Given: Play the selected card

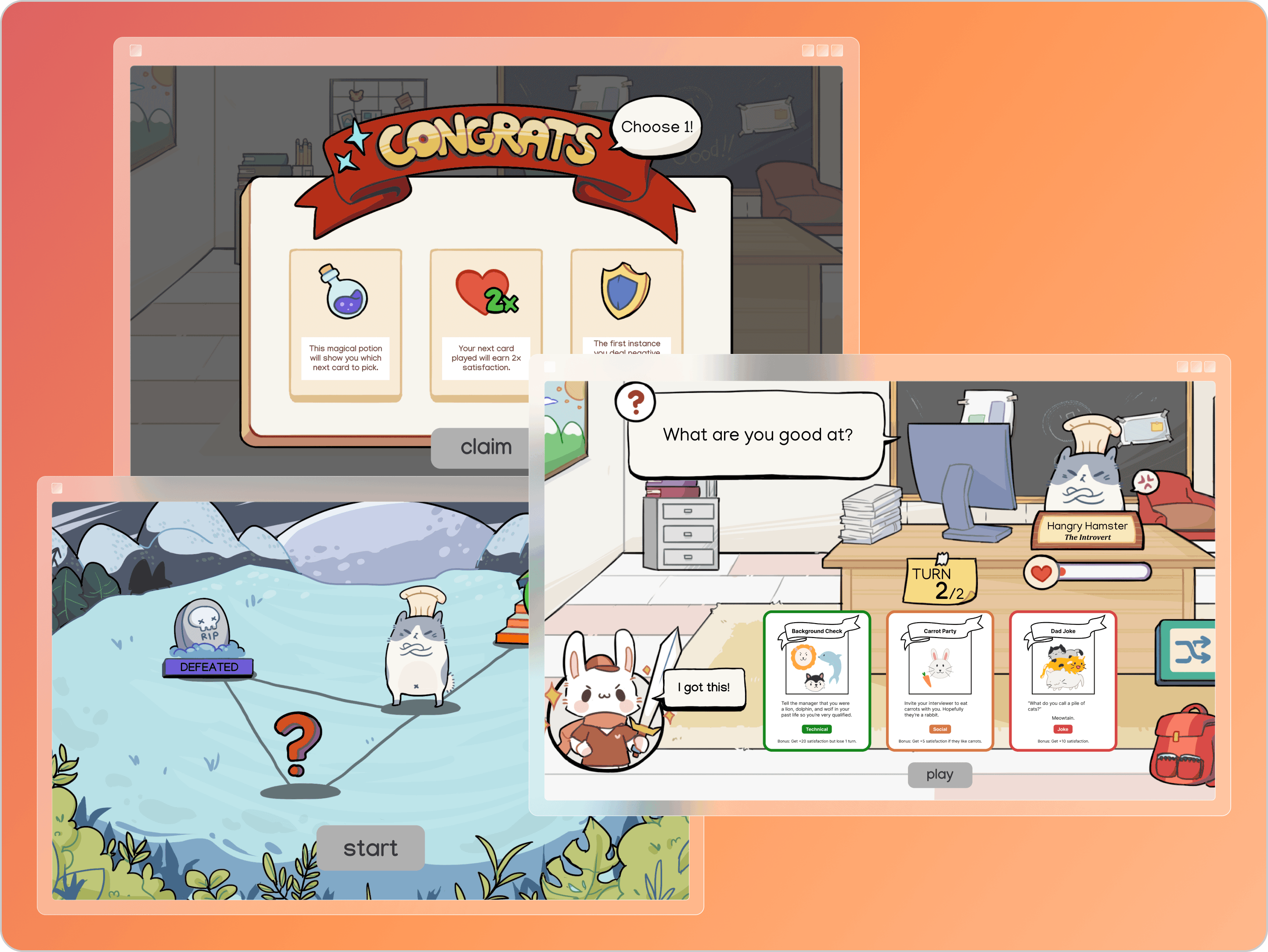Looking at the screenshot, I should [x=939, y=774].
